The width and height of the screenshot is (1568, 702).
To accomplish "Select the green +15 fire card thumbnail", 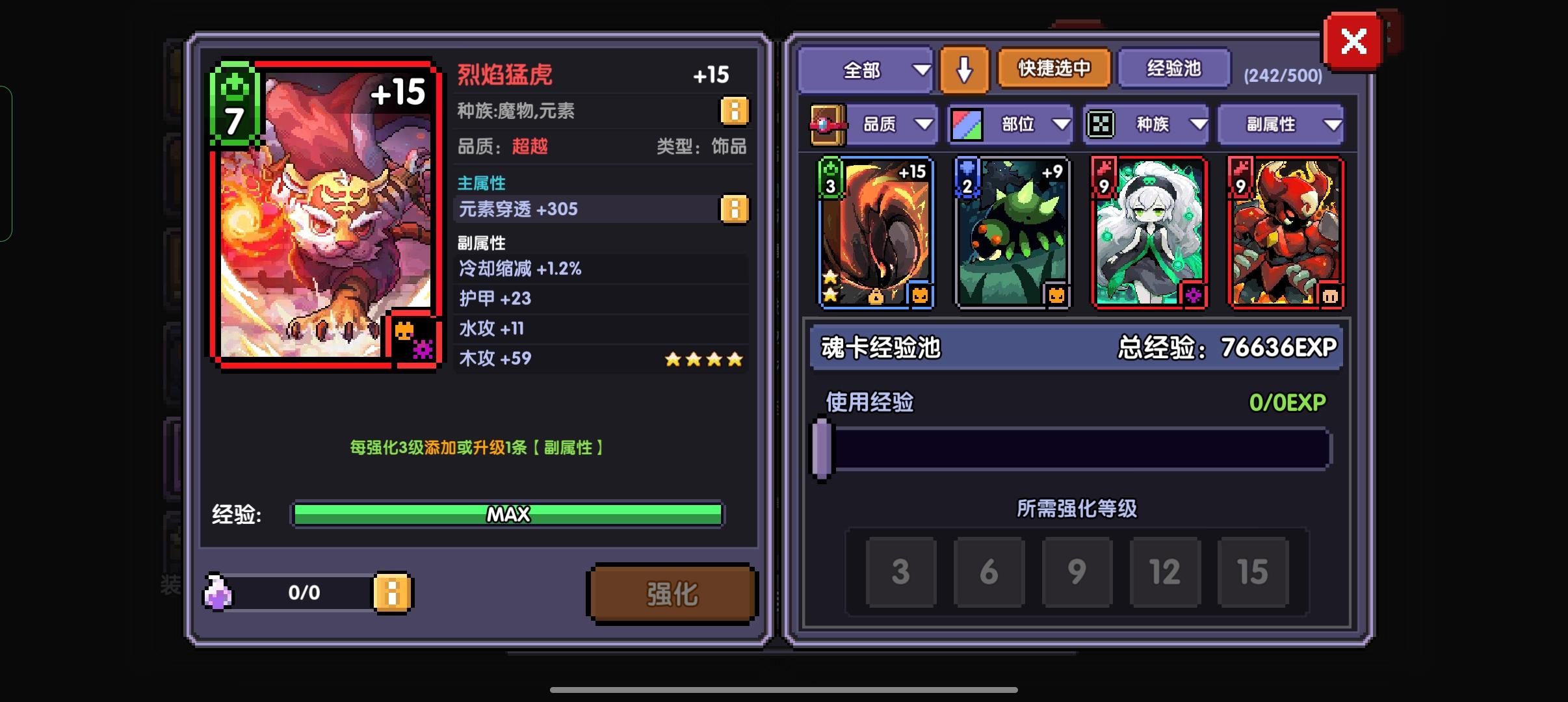I will (x=876, y=233).
